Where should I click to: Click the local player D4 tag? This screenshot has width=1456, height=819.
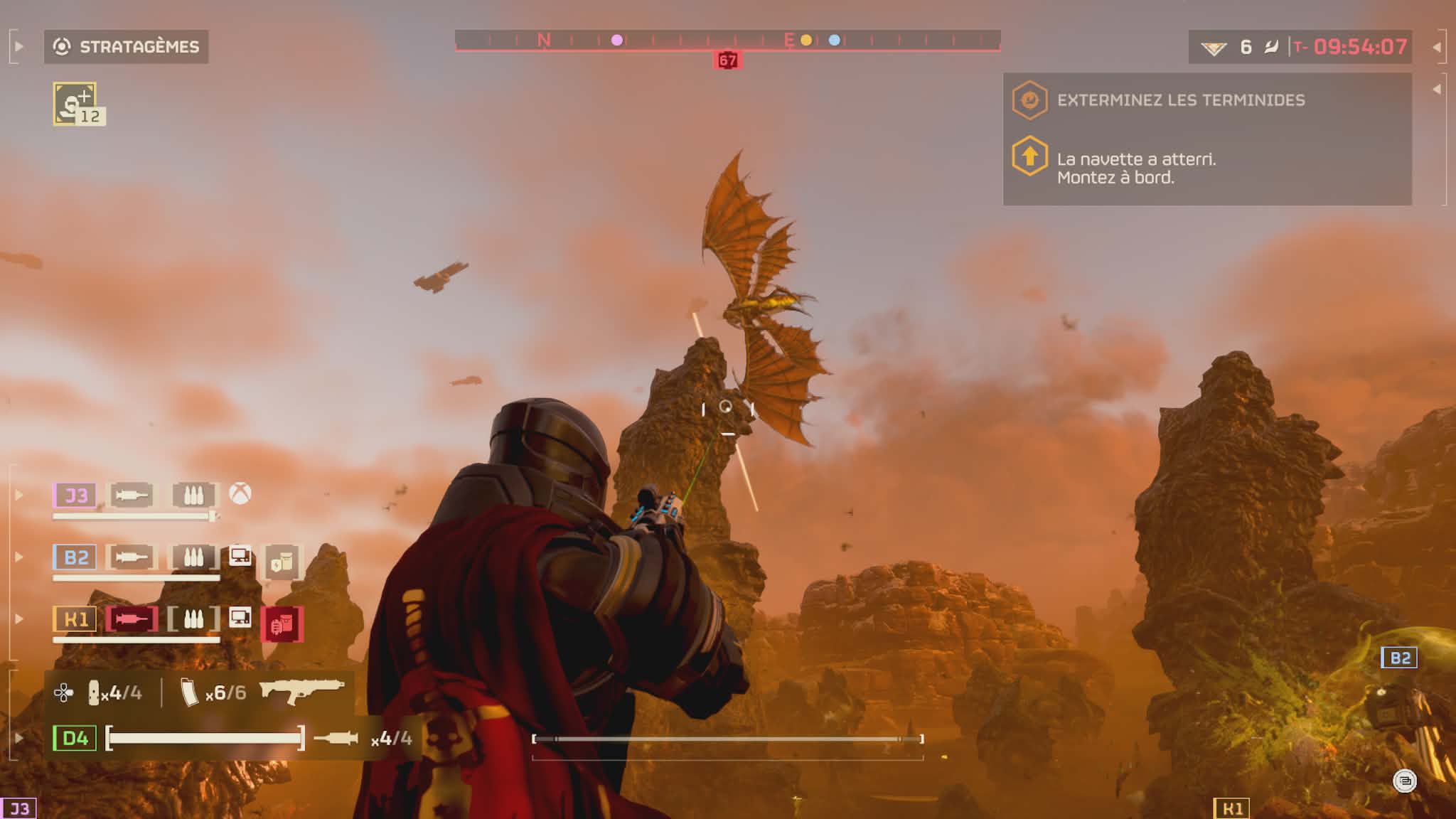(75, 738)
